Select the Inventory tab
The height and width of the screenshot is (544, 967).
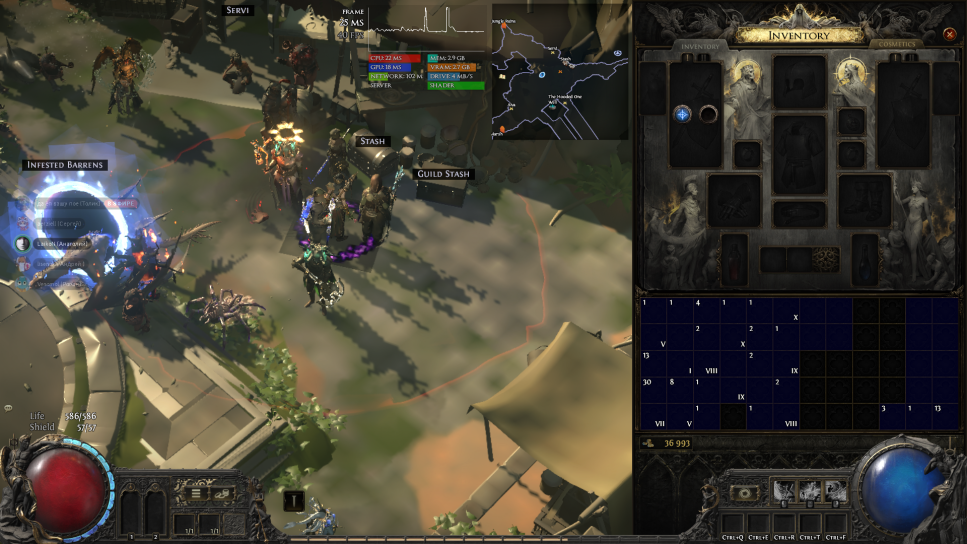700,46
